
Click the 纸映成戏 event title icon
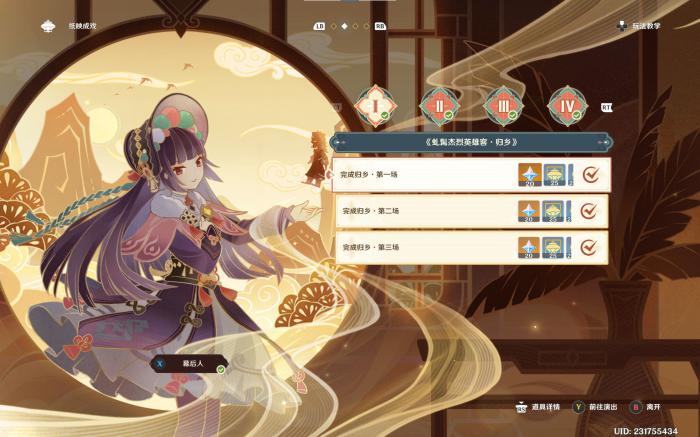pos(47,27)
